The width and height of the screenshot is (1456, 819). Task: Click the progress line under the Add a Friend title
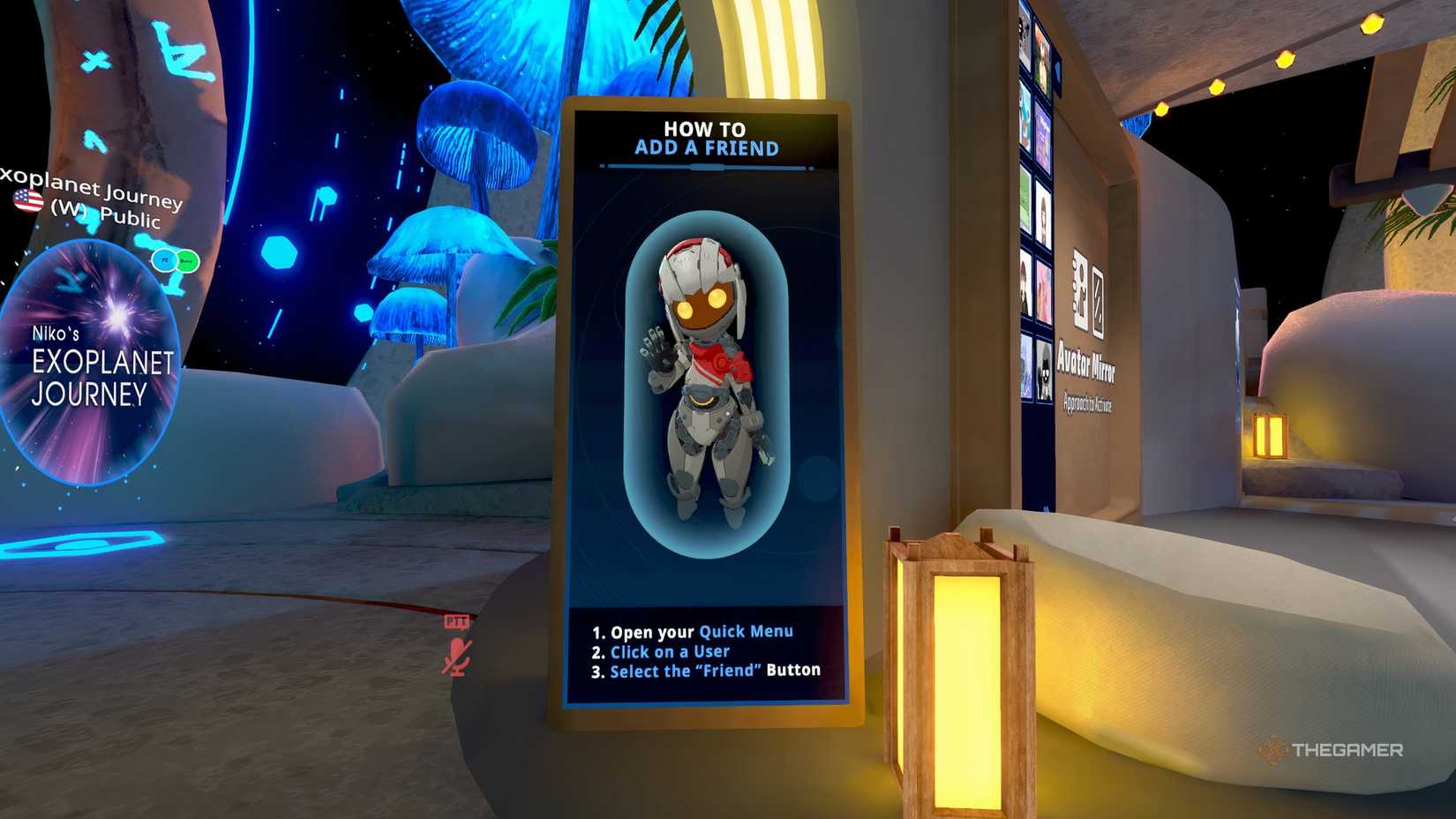[x=705, y=165]
